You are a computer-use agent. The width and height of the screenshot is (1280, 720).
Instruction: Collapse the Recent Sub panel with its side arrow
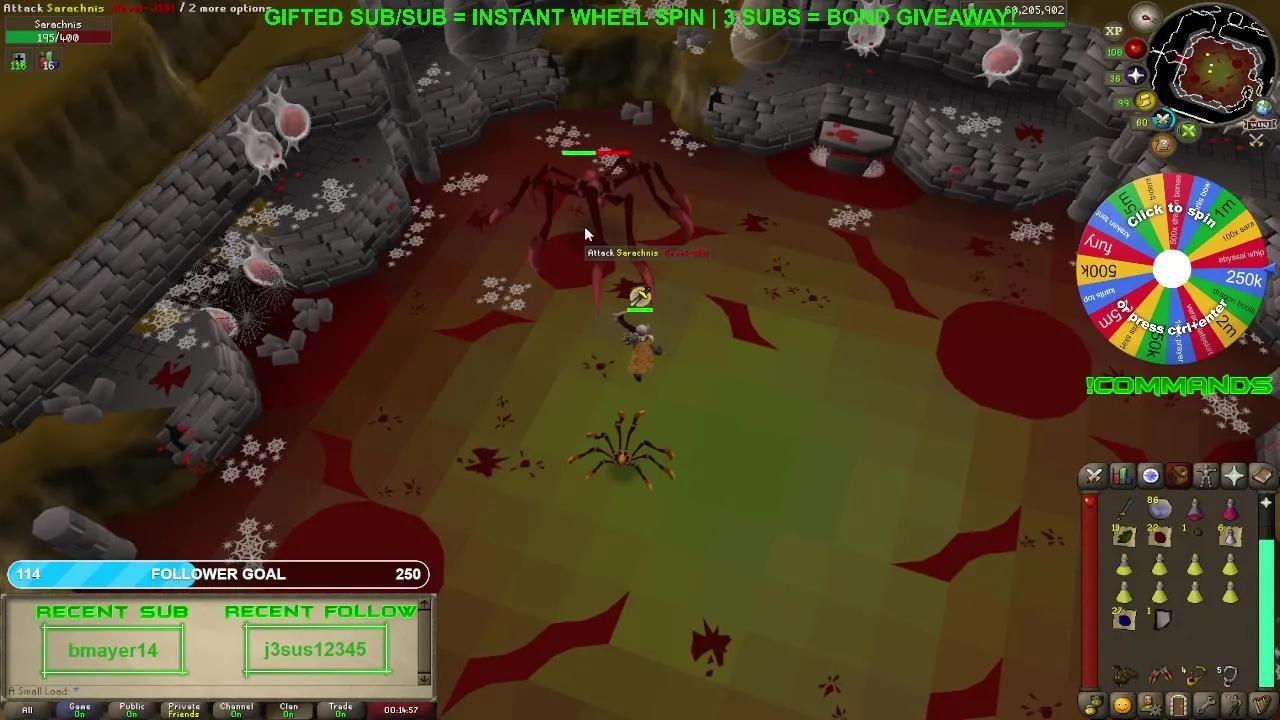tap(424, 604)
